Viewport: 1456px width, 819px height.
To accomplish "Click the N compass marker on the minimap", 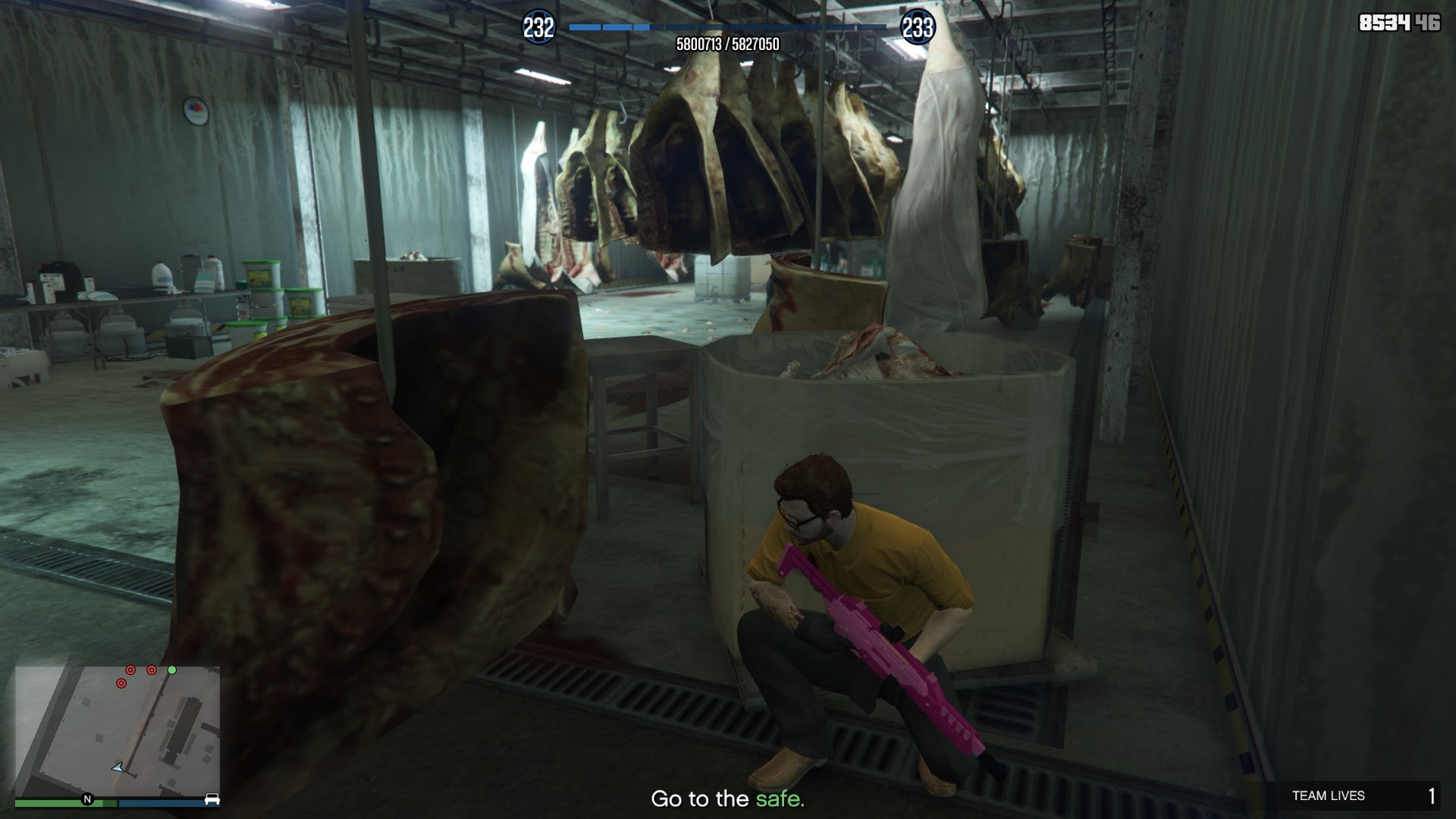I will 88,799.
